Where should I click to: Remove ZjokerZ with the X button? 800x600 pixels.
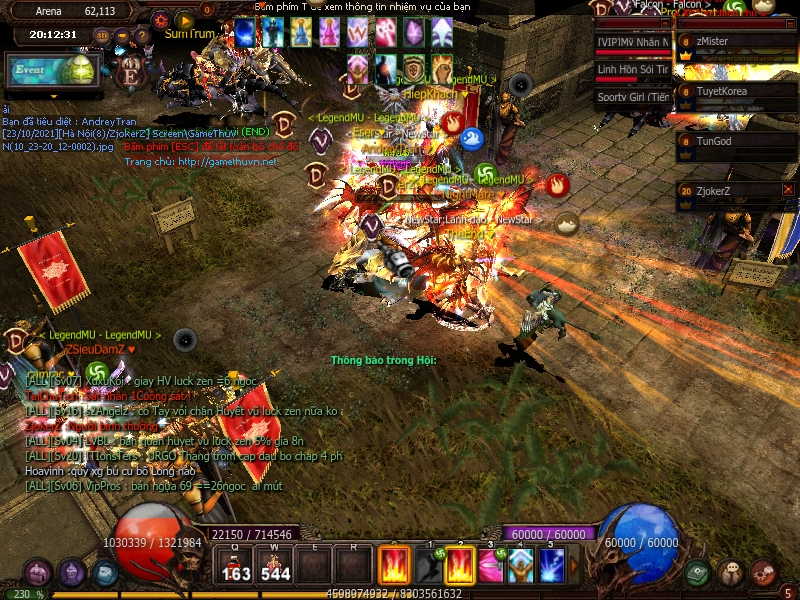pyautogui.click(x=788, y=189)
